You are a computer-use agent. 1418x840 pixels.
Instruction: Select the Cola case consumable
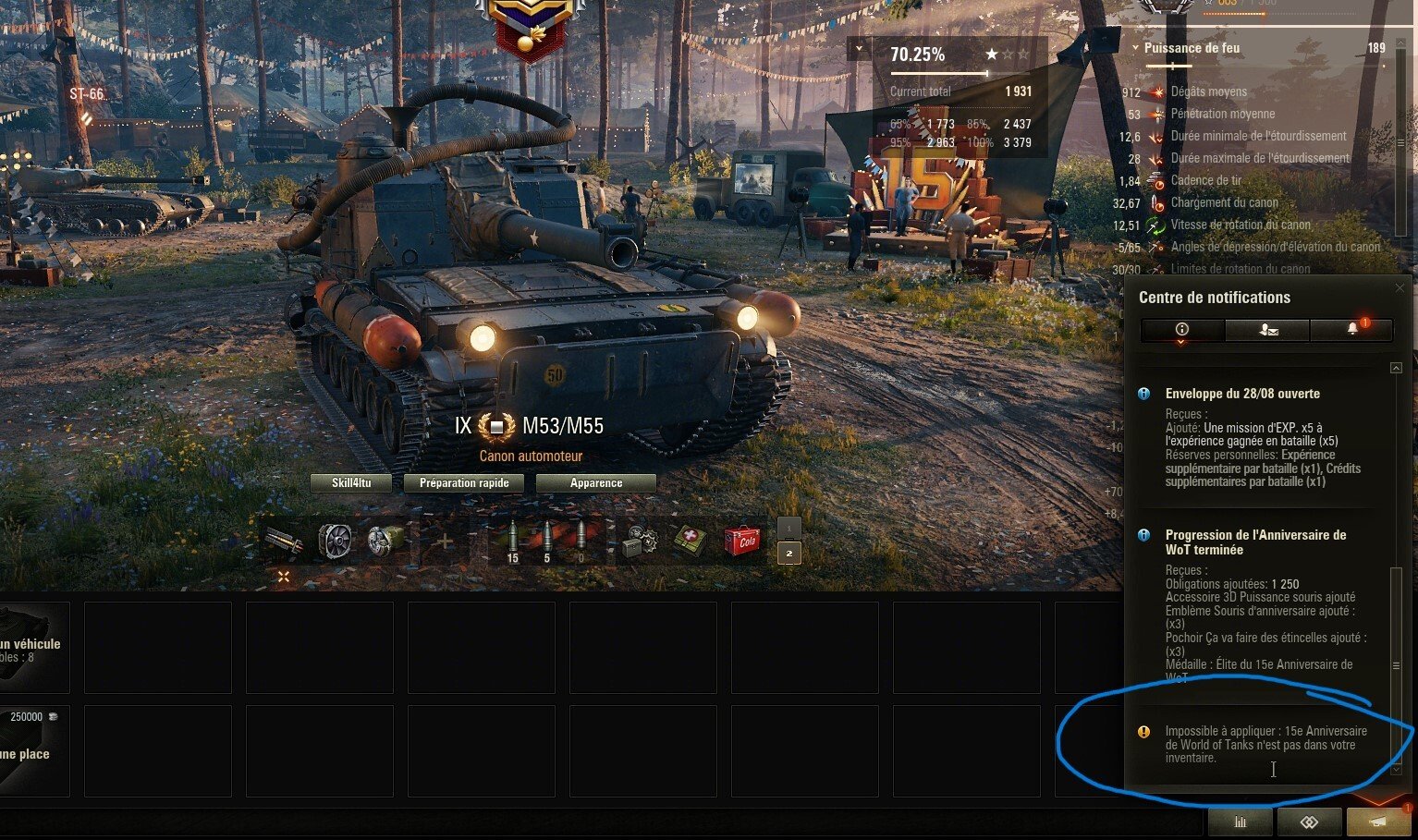point(741,541)
